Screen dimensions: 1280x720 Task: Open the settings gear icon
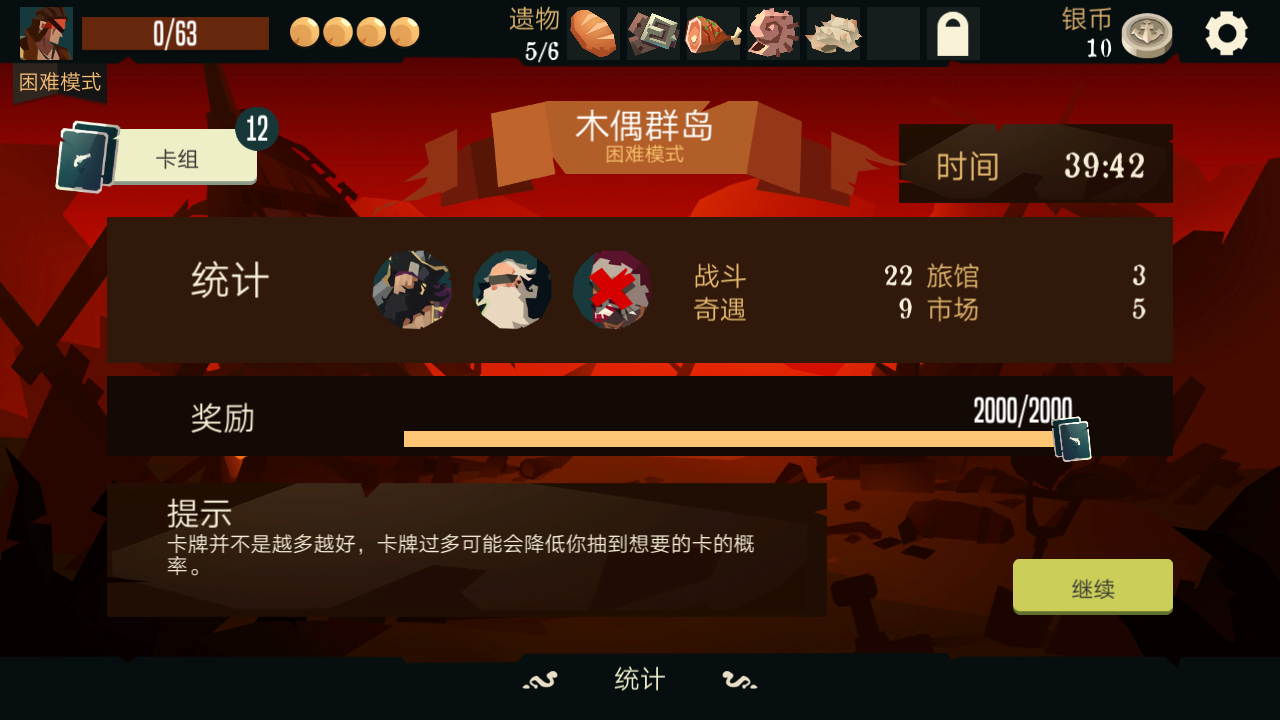pyautogui.click(x=1227, y=32)
